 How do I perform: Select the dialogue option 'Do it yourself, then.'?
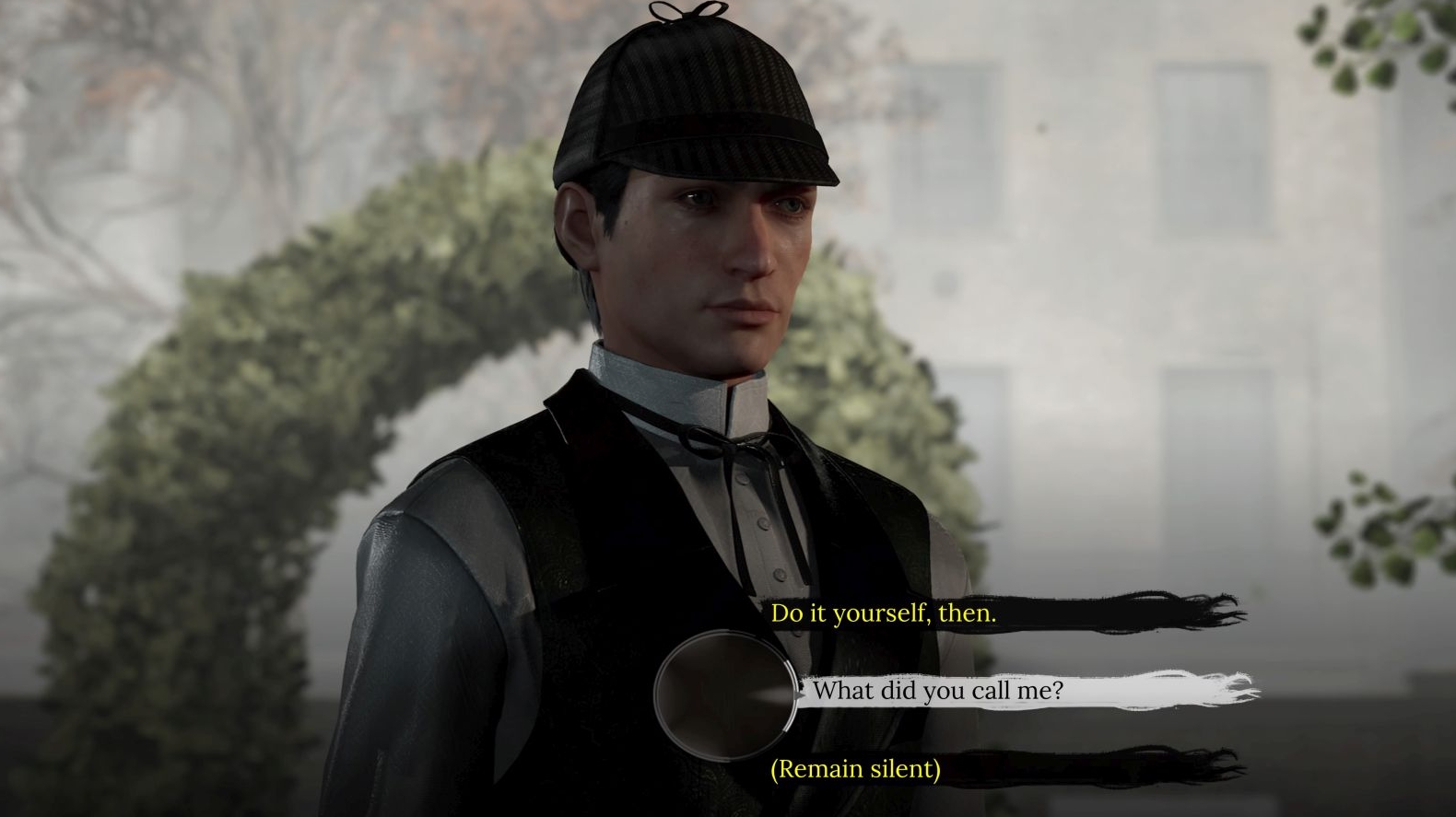pyautogui.click(x=885, y=612)
